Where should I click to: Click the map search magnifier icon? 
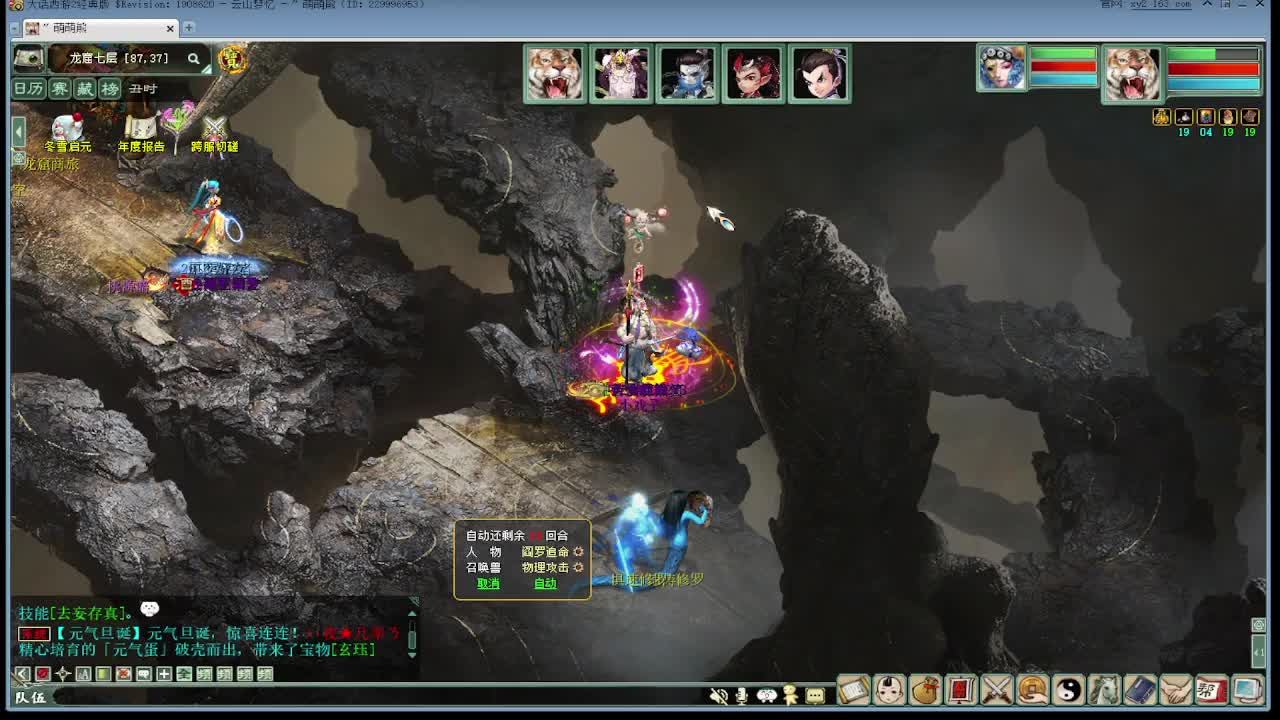[x=194, y=59]
